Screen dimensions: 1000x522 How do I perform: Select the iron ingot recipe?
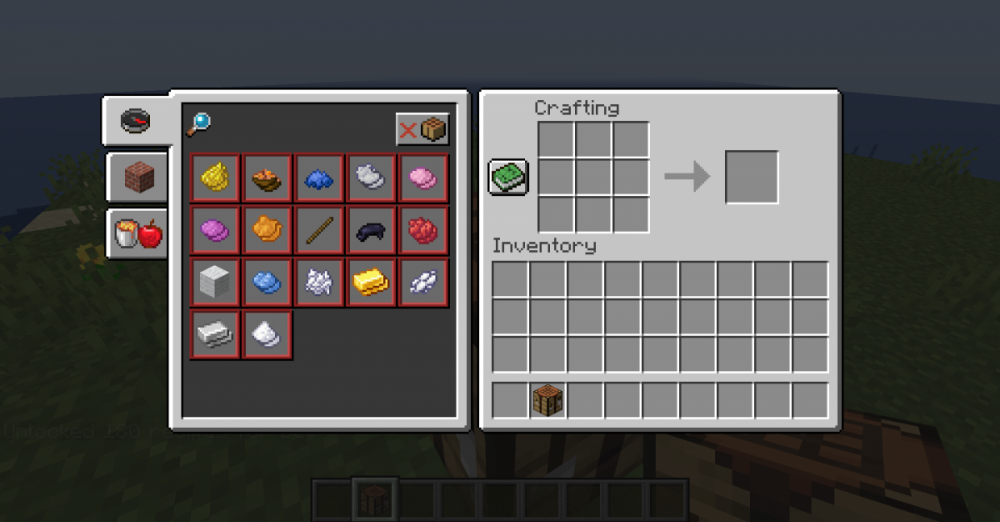tap(215, 335)
